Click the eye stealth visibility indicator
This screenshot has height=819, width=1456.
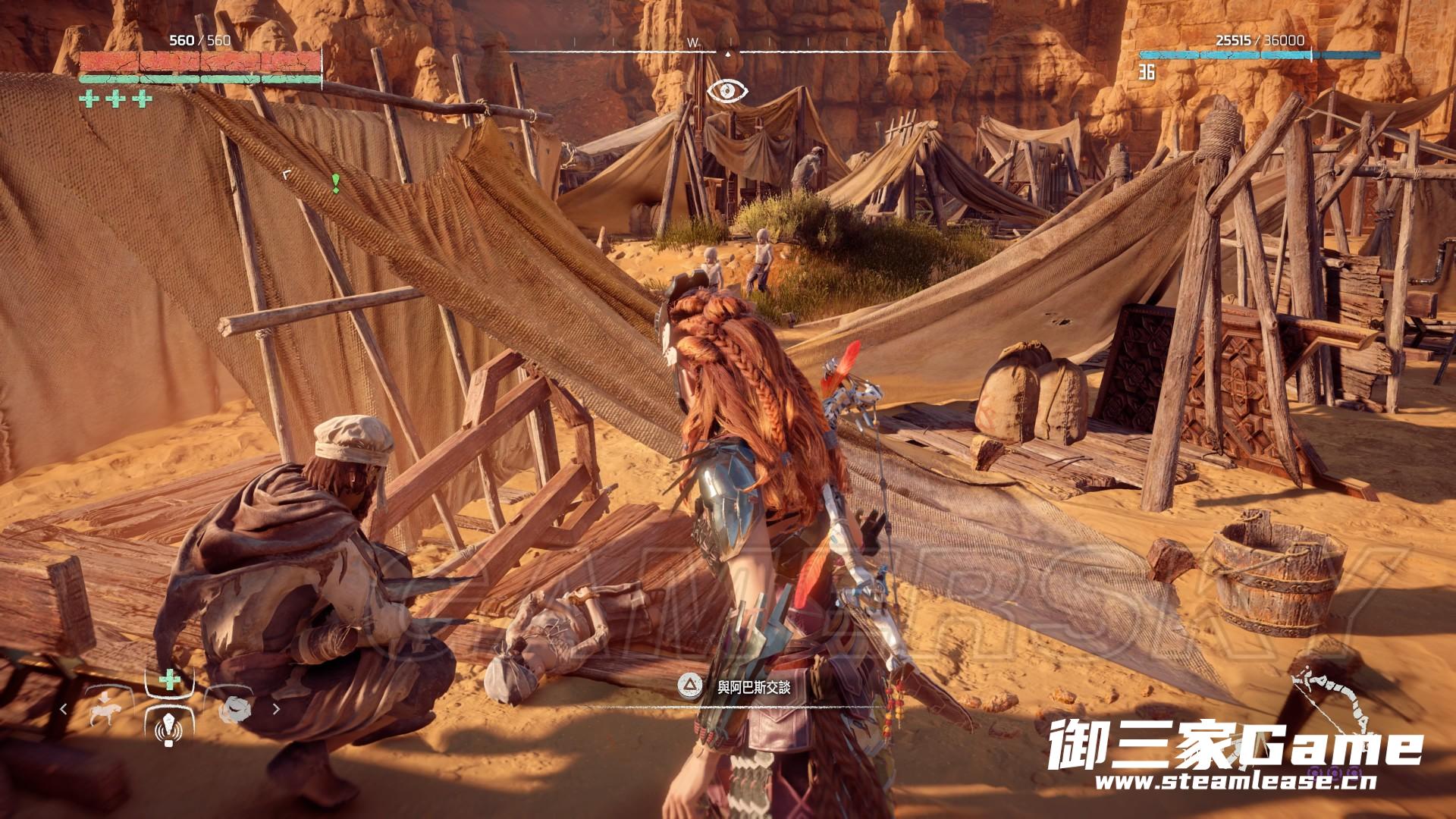727,92
